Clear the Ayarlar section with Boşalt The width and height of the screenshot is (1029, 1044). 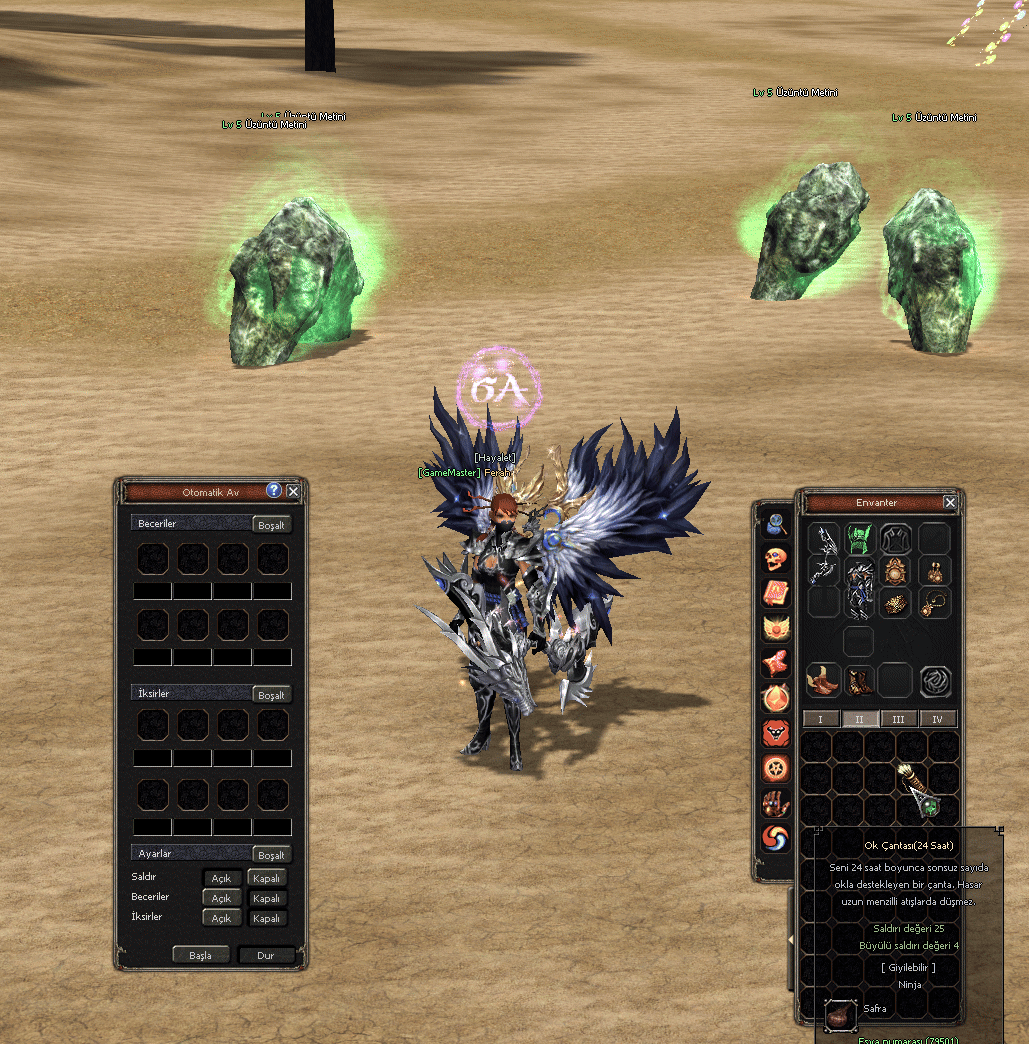[271, 855]
